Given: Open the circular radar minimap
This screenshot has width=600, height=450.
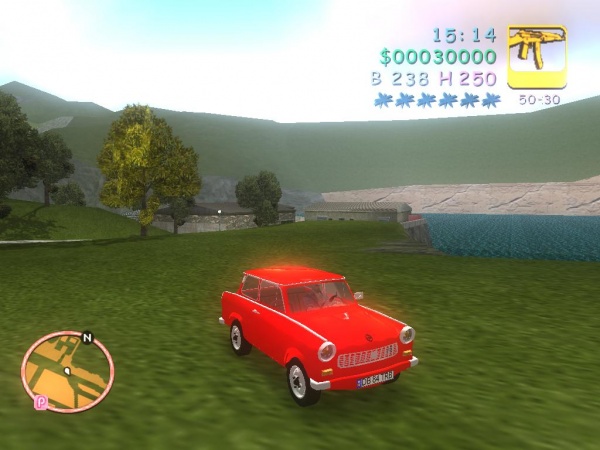Looking at the screenshot, I should tap(67, 371).
